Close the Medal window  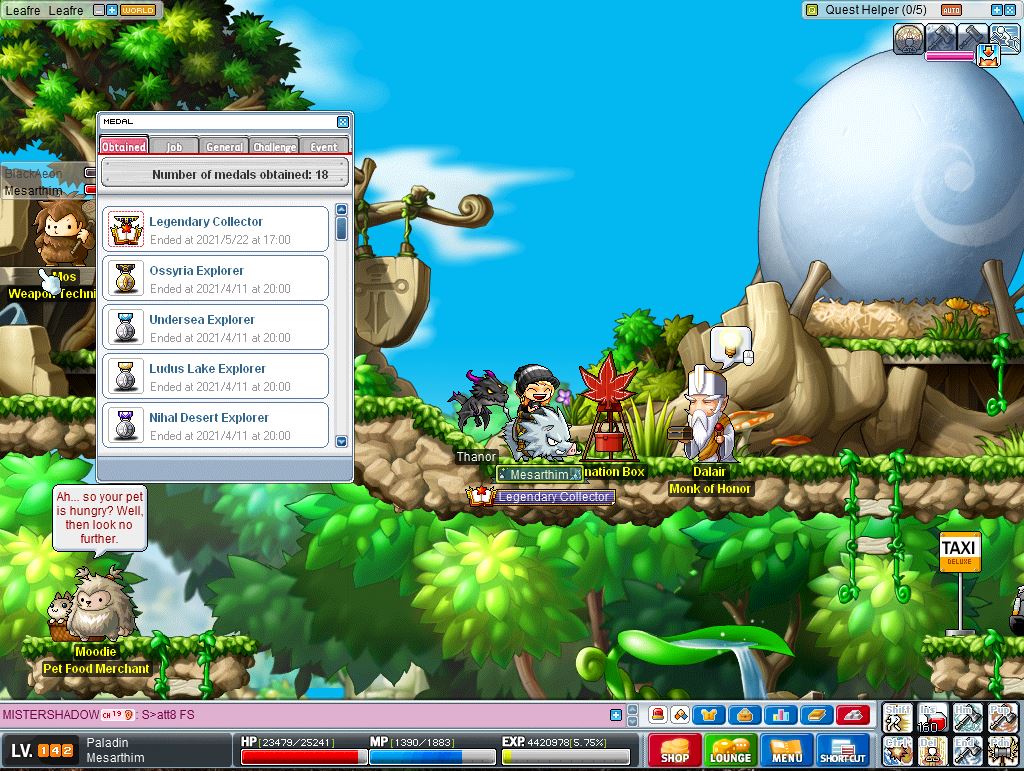tap(343, 121)
